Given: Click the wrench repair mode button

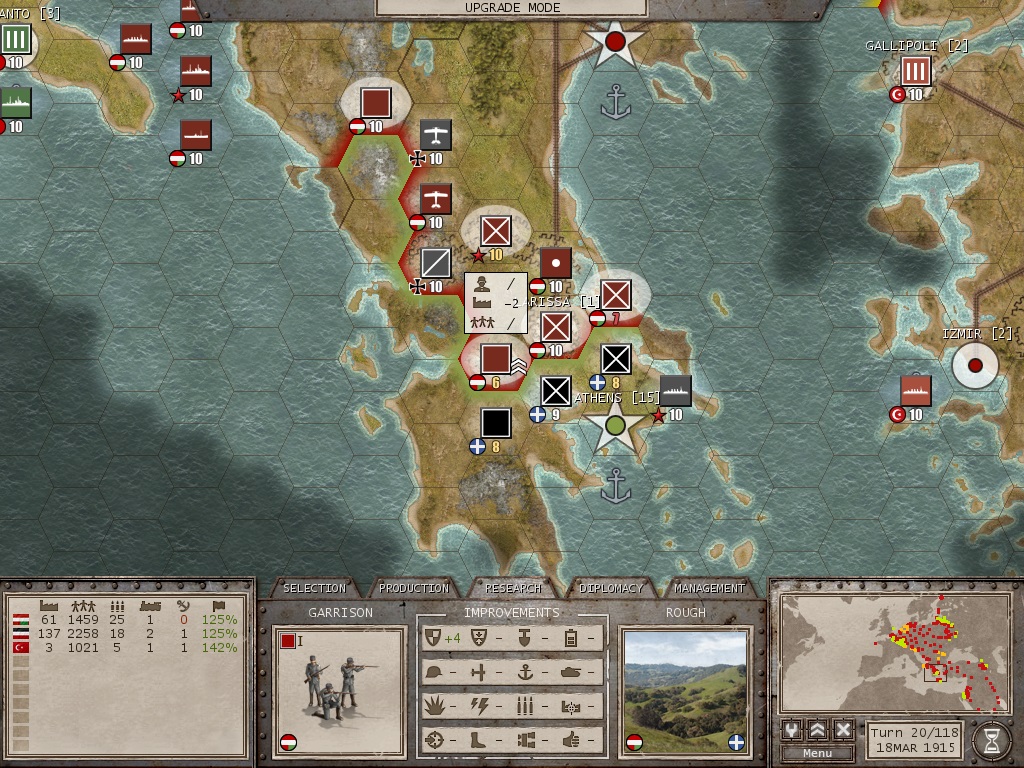Looking at the screenshot, I should coord(792,729).
